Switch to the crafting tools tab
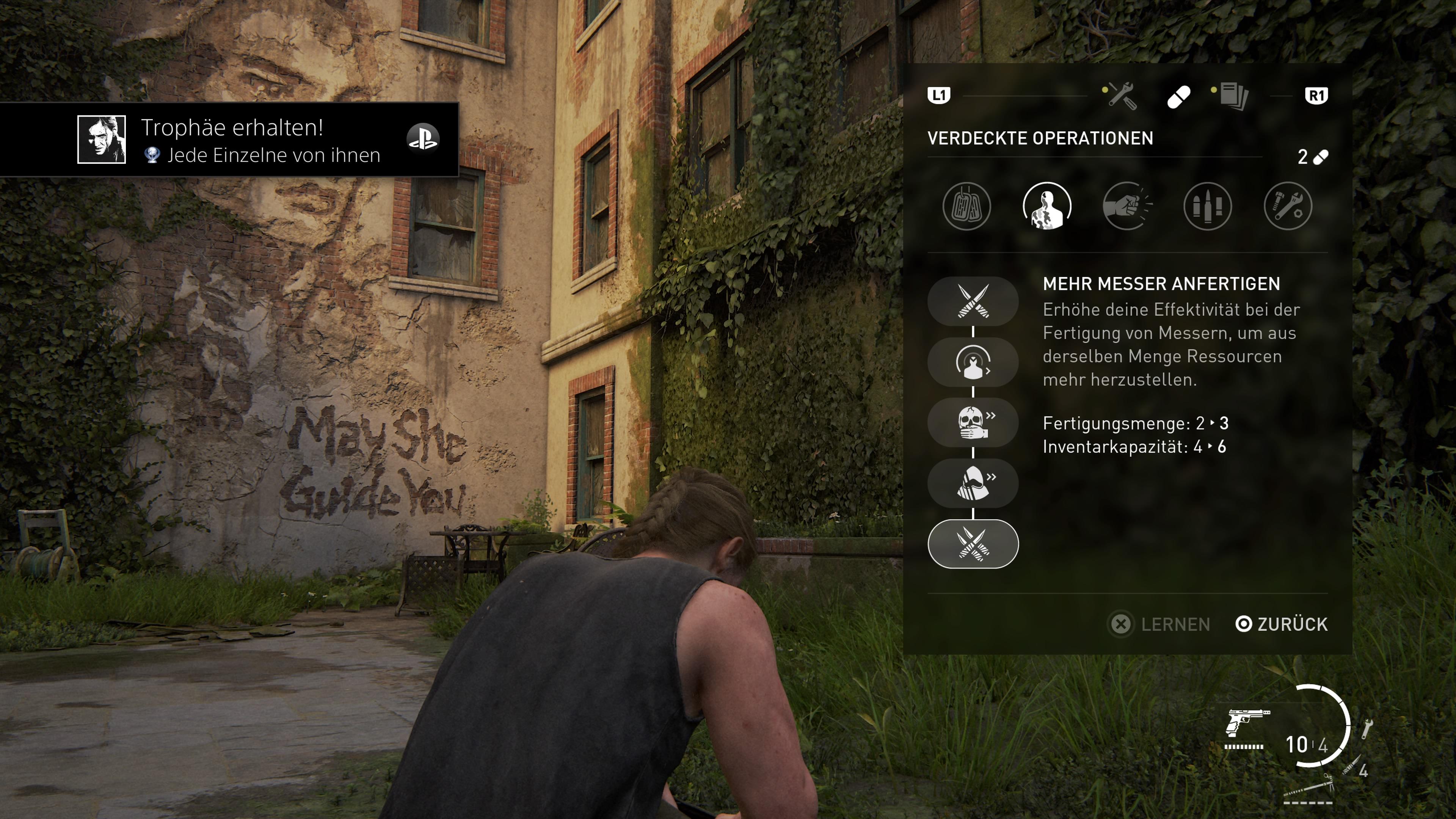1456x819 pixels. click(x=1122, y=96)
